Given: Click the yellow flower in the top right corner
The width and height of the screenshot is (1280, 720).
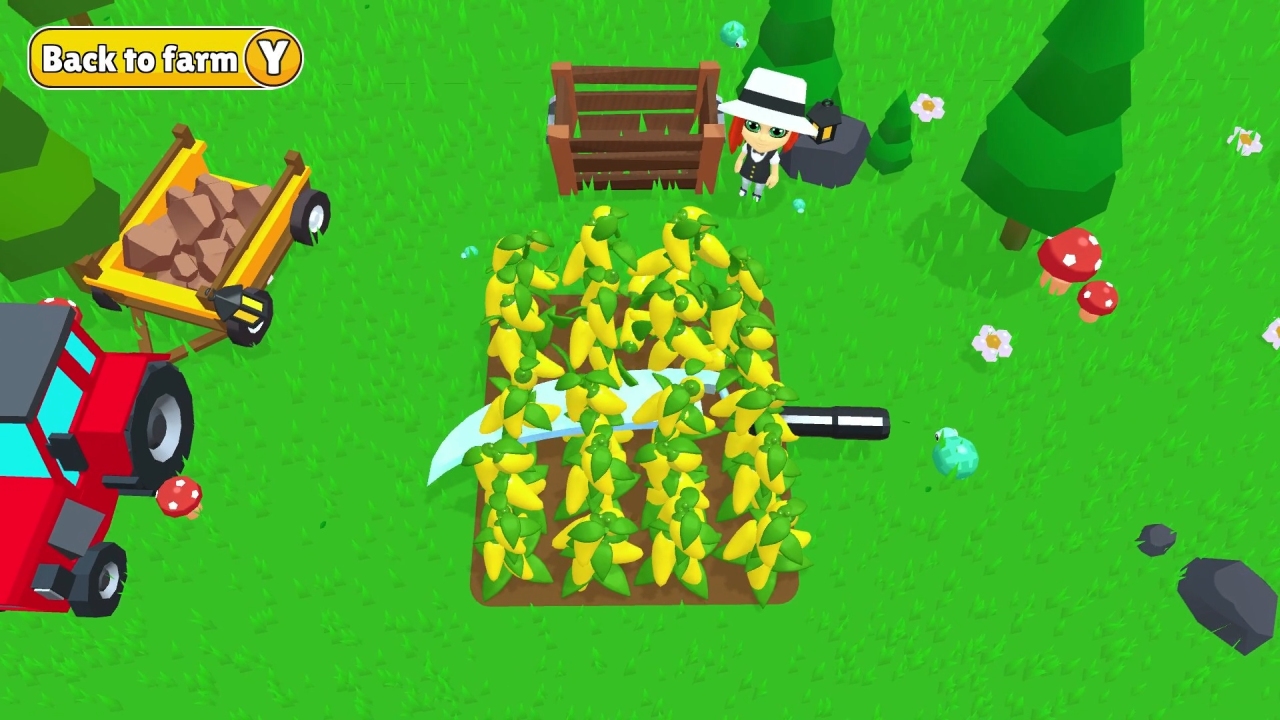Looking at the screenshot, I should click(1247, 142).
